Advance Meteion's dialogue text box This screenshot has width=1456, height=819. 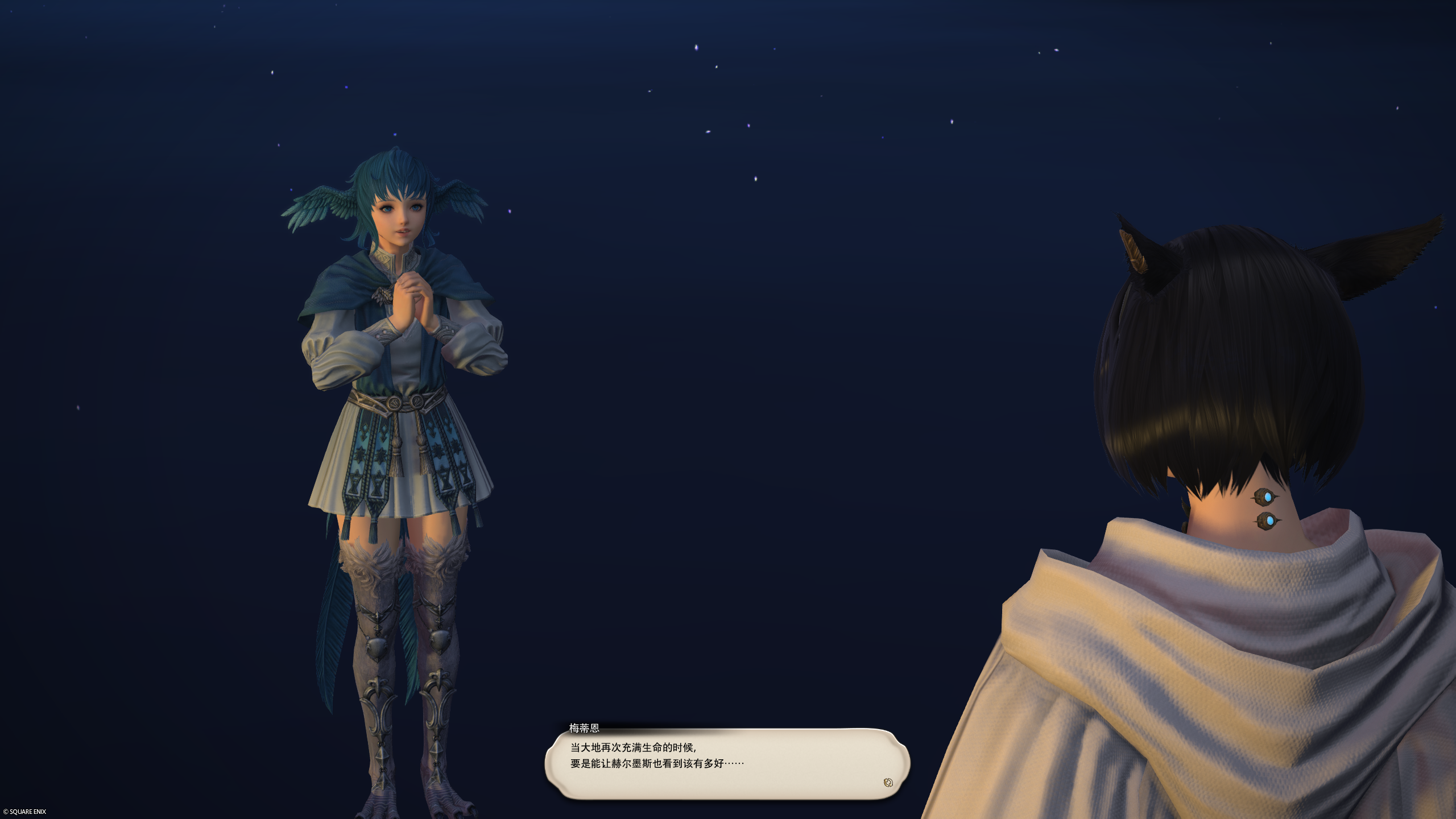pyautogui.click(x=727, y=763)
